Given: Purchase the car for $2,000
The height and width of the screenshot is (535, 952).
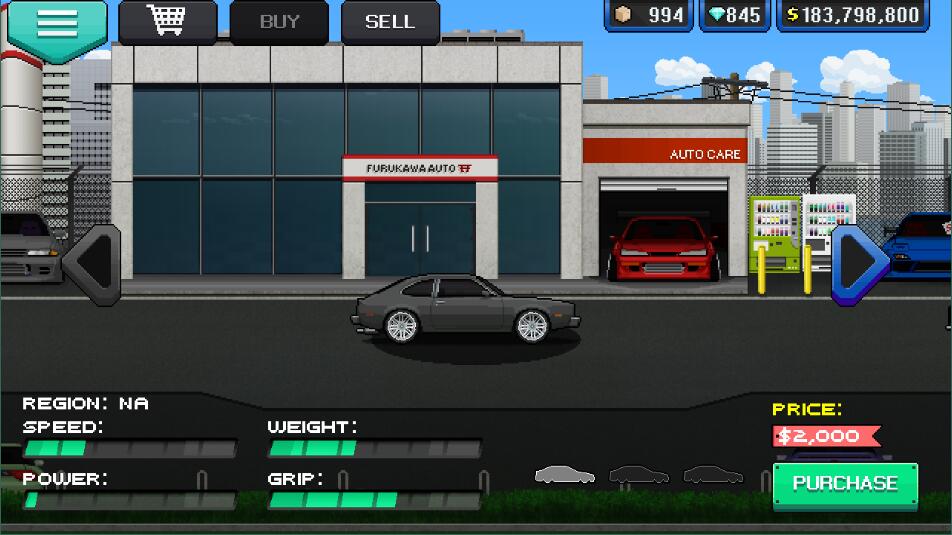Looking at the screenshot, I should [845, 484].
